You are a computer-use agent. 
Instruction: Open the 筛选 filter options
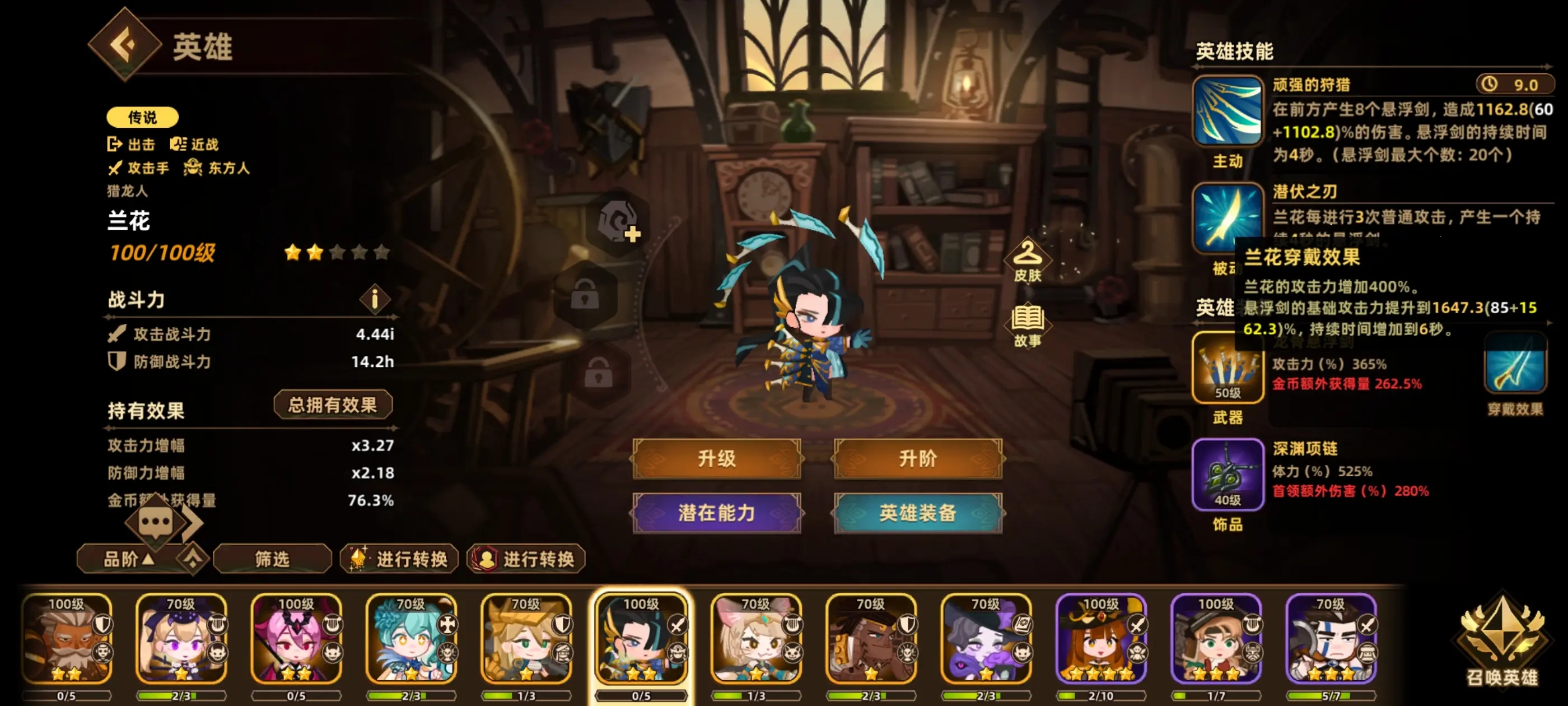[x=271, y=559]
